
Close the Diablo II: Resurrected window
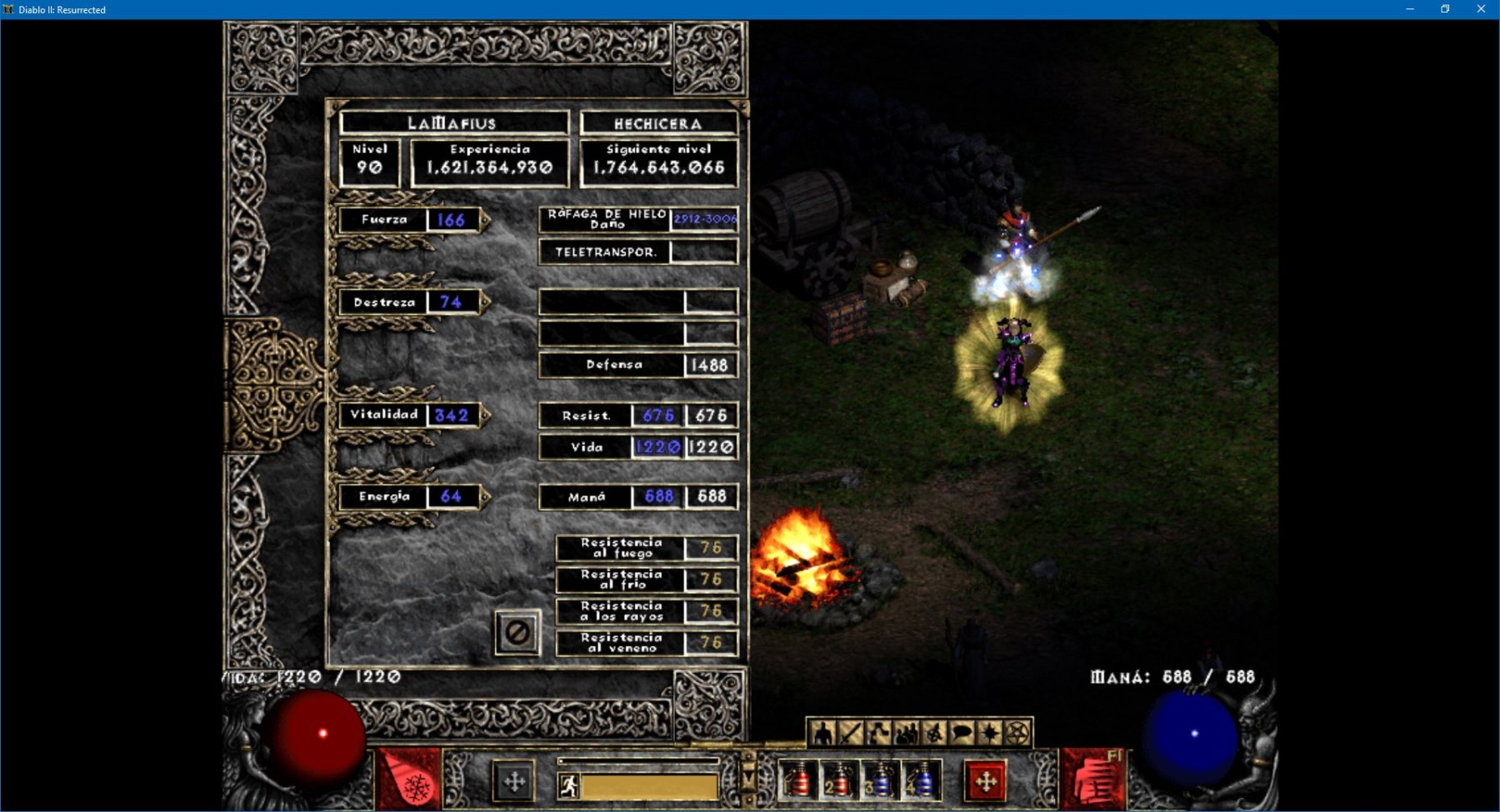click(x=1481, y=9)
